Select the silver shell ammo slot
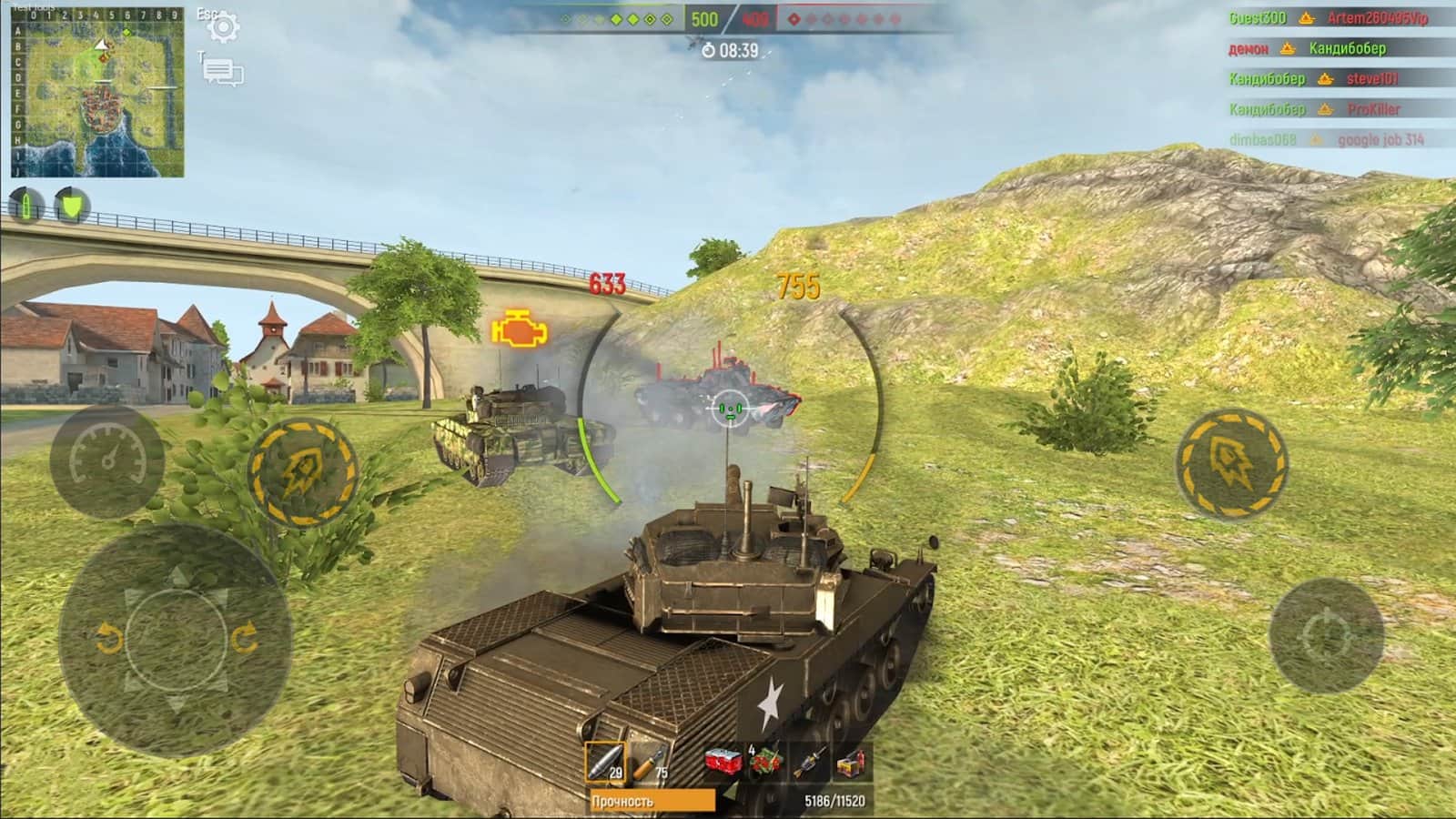This screenshot has width=1456, height=819. (x=605, y=762)
